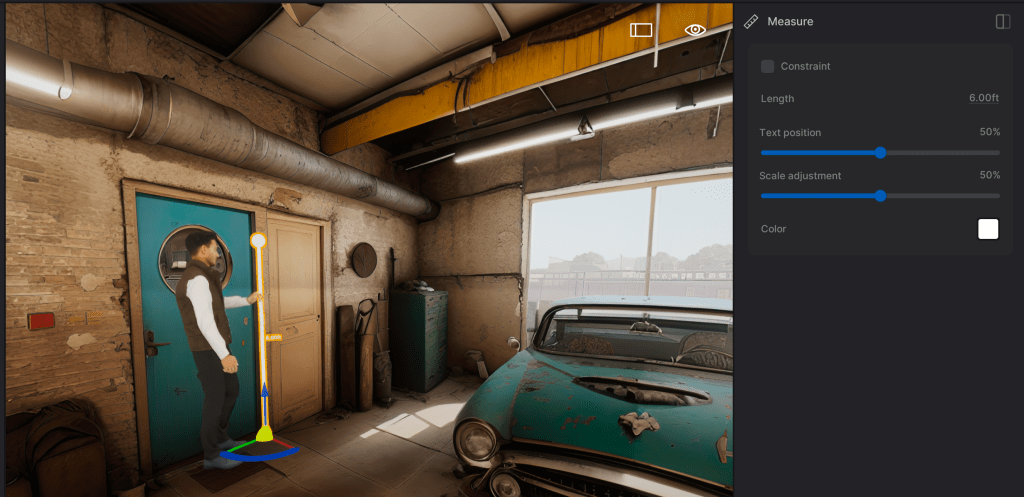The width and height of the screenshot is (1024, 497).
Task: Click the Scale adjustment slider handle
Action: [x=880, y=196]
